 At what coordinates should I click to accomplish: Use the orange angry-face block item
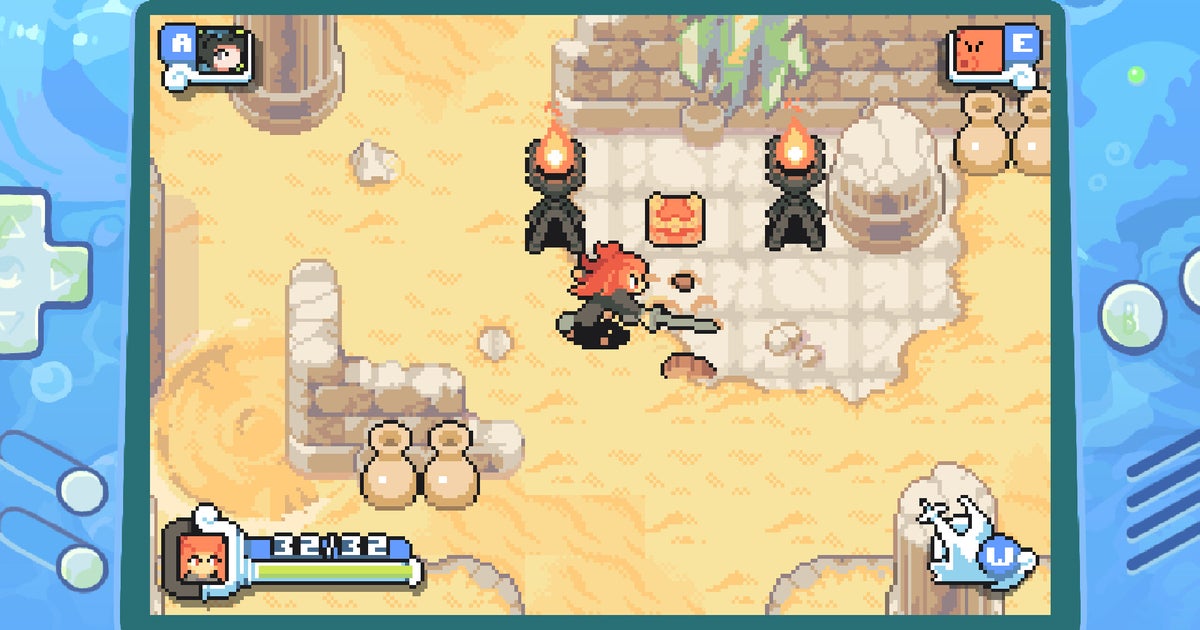pyautogui.click(x=978, y=53)
